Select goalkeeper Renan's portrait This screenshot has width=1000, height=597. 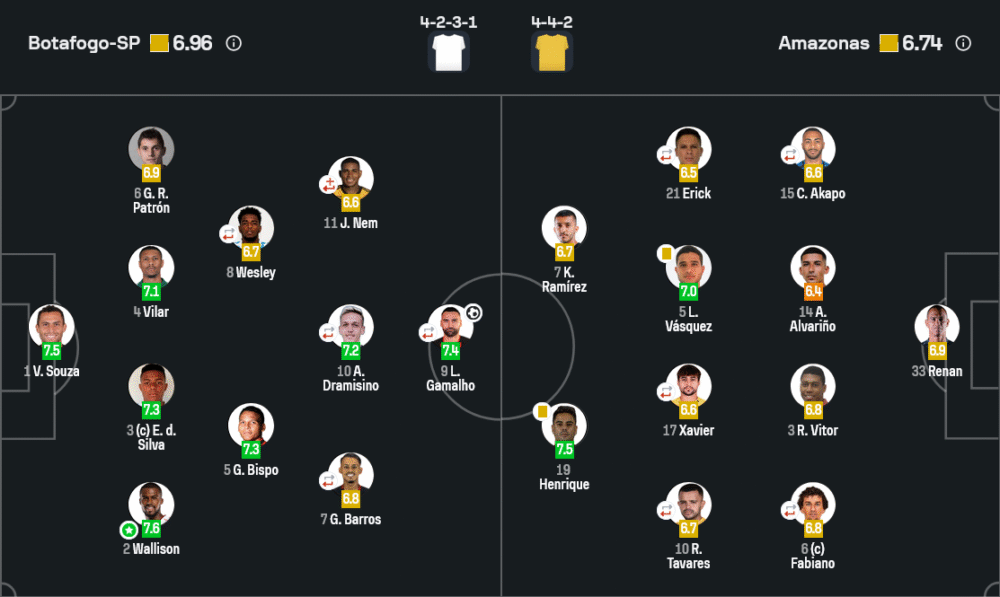click(937, 327)
